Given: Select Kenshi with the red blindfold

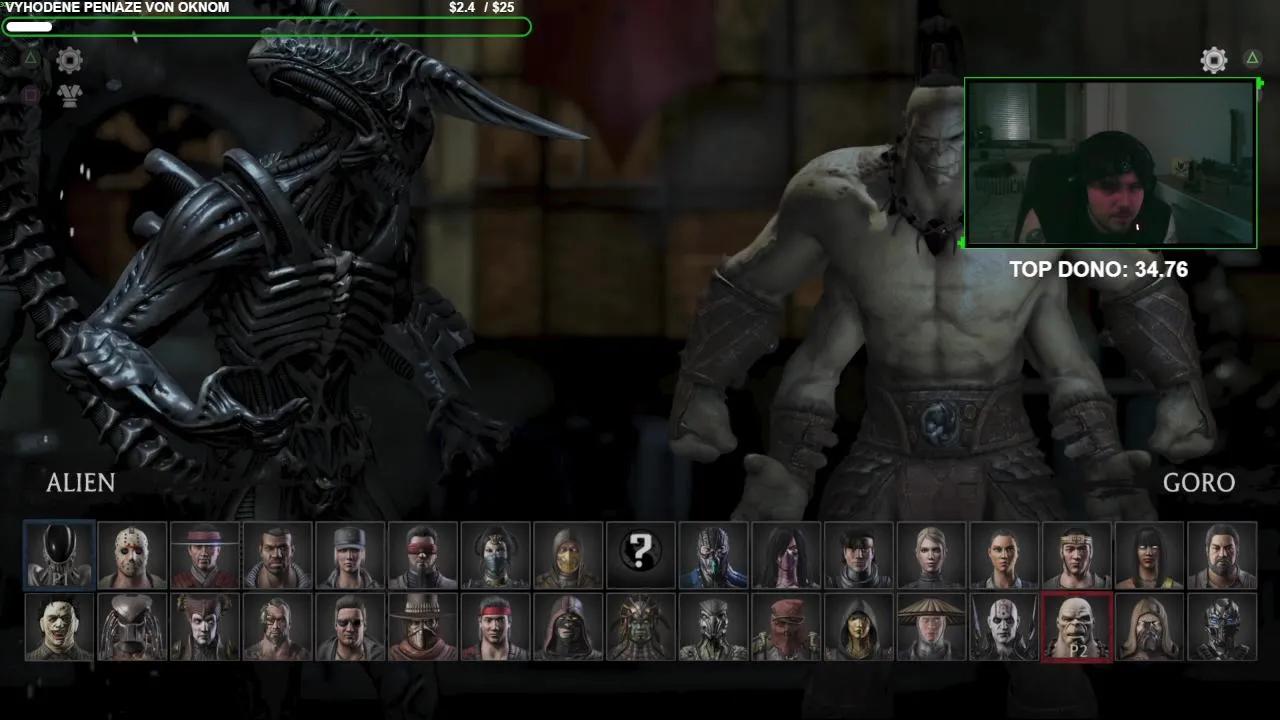Looking at the screenshot, I should coord(423,554).
